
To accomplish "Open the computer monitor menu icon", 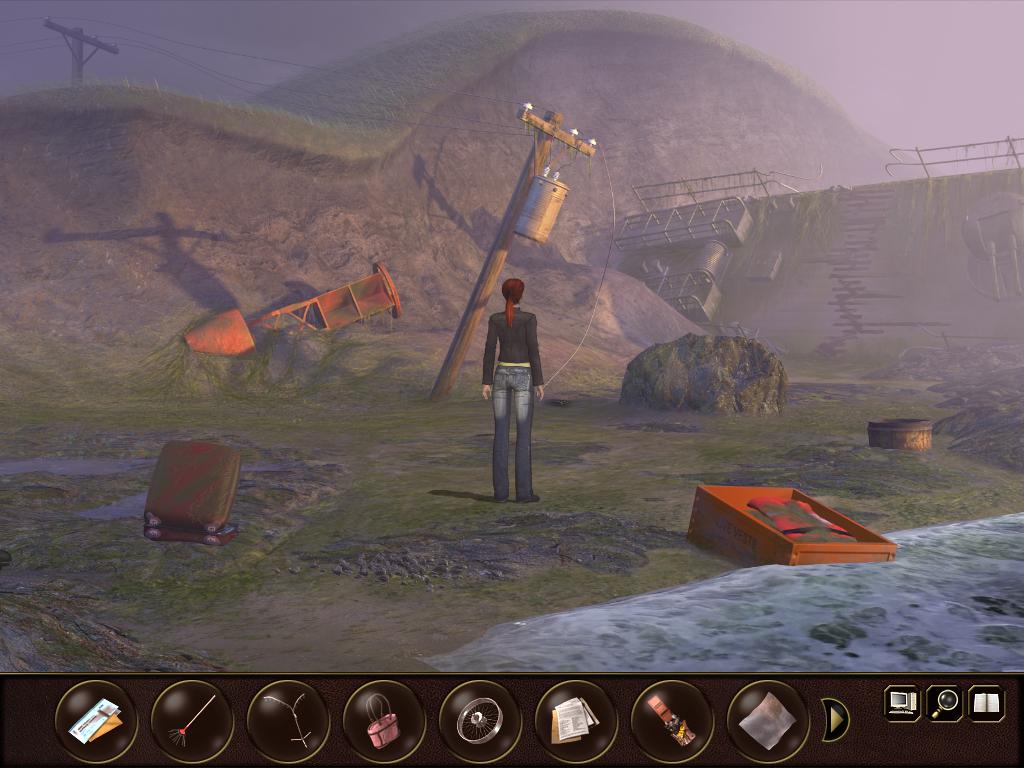I will click(x=901, y=702).
